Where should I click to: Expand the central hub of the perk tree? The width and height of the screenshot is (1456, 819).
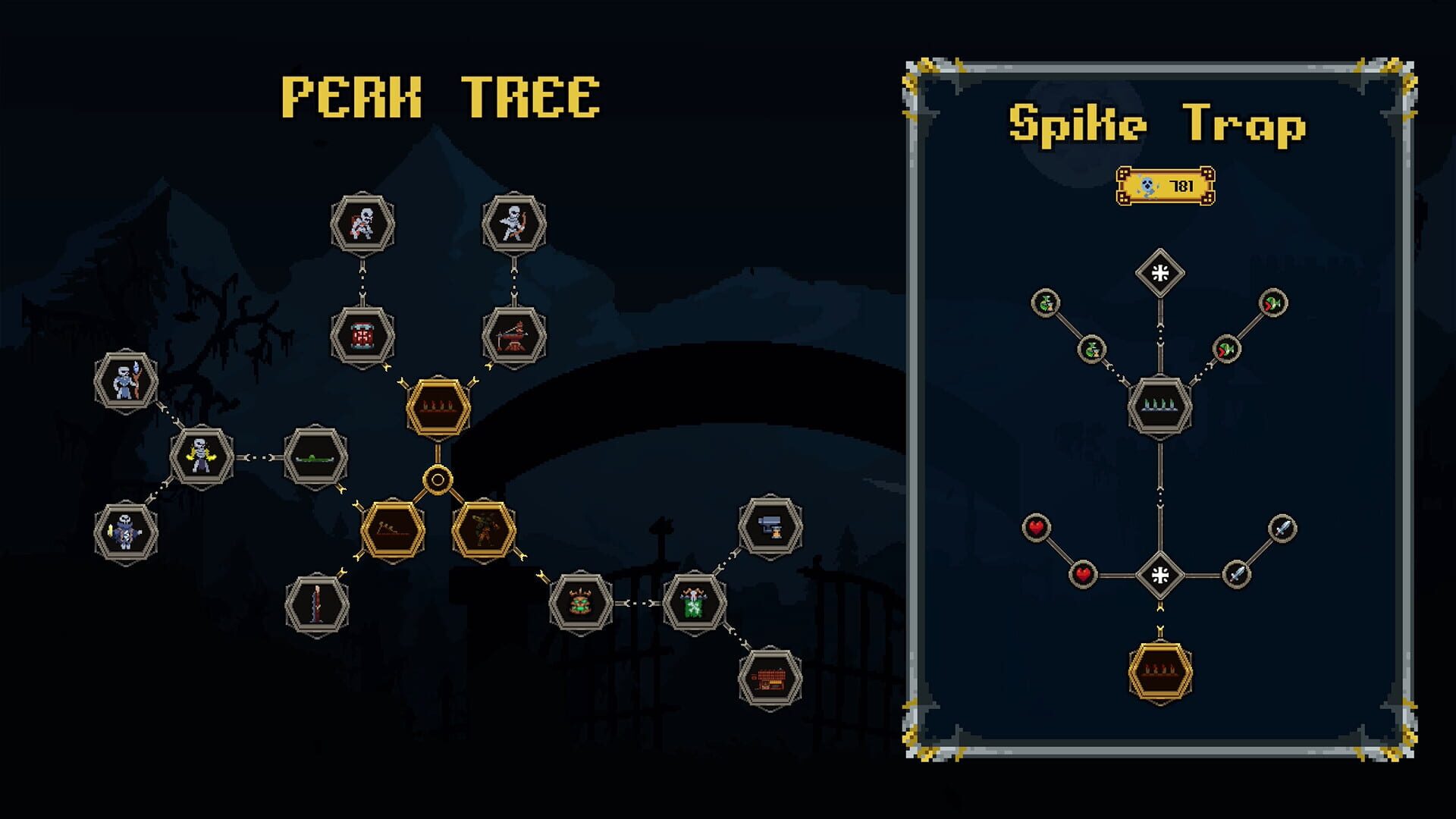point(438,478)
